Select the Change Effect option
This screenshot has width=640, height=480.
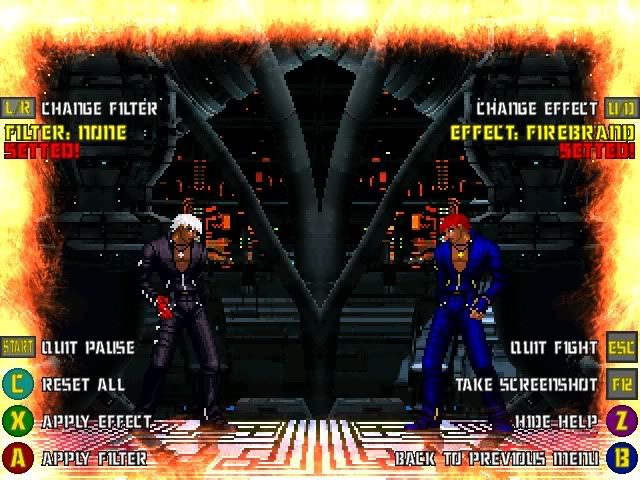click(539, 108)
